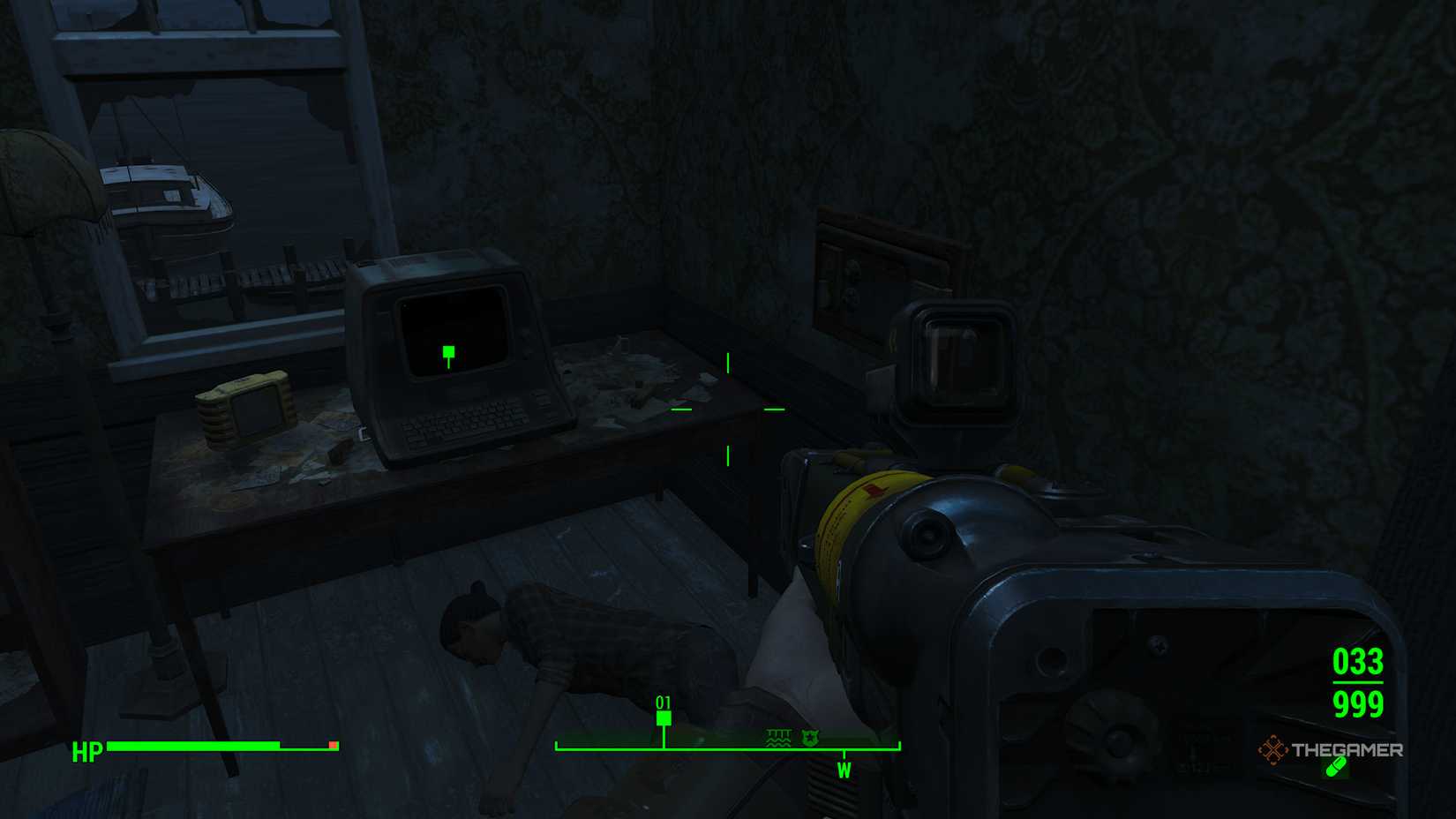
Task: Select the W compass direction marker
Action: [x=846, y=769]
